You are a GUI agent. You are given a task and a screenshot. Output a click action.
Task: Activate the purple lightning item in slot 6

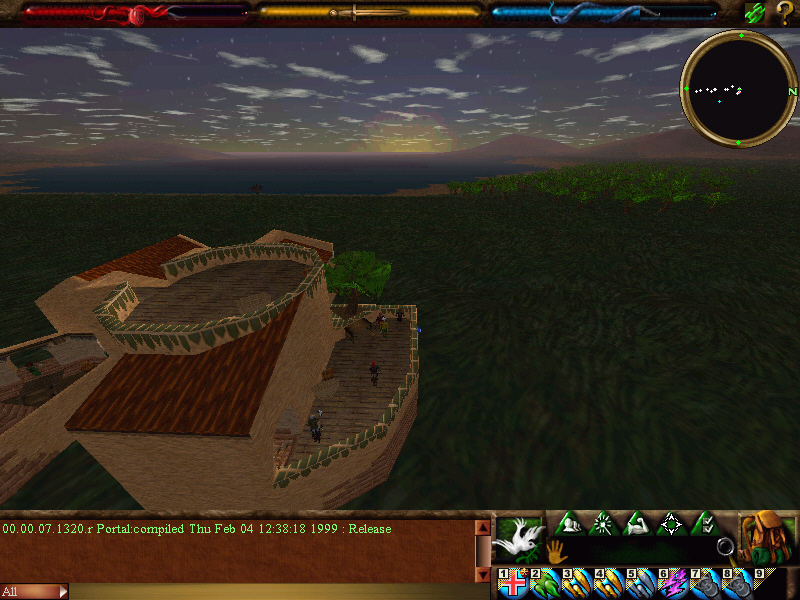click(x=672, y=584)
